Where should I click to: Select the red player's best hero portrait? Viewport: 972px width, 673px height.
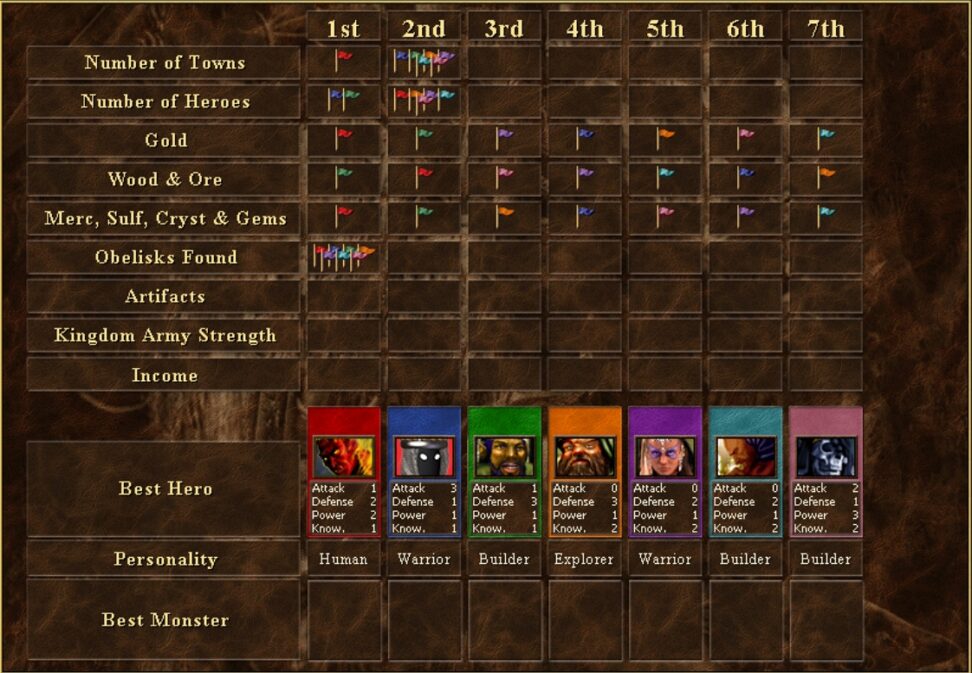pos(344,456)
